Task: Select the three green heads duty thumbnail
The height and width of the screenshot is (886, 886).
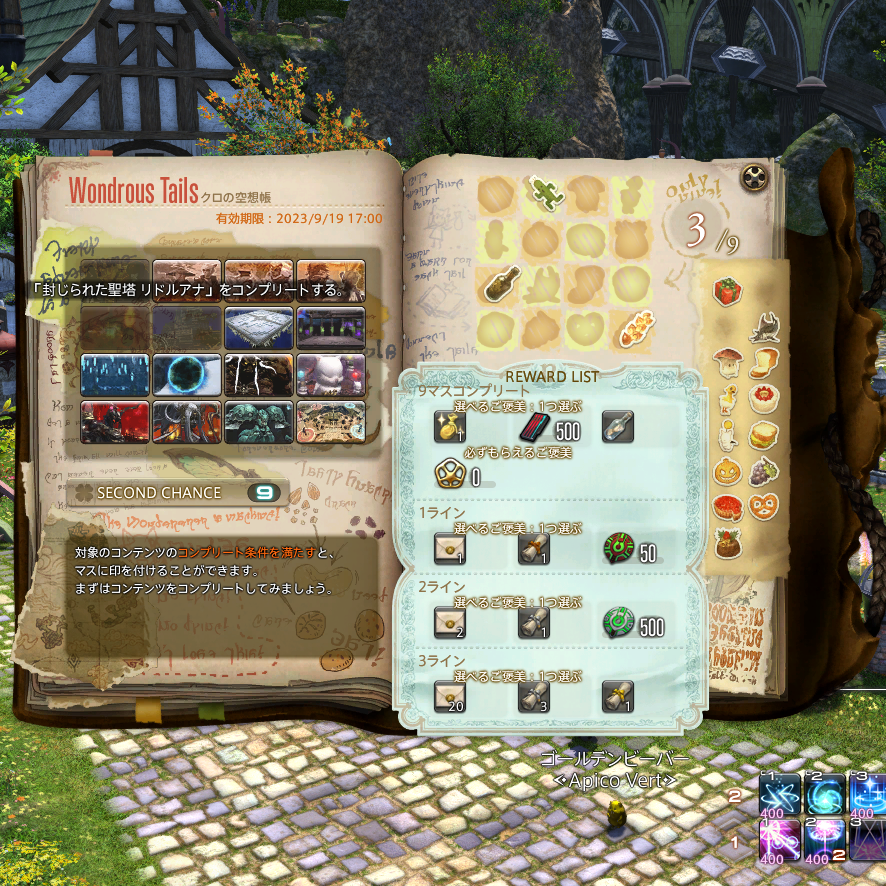Action: [x=259, y=422]
